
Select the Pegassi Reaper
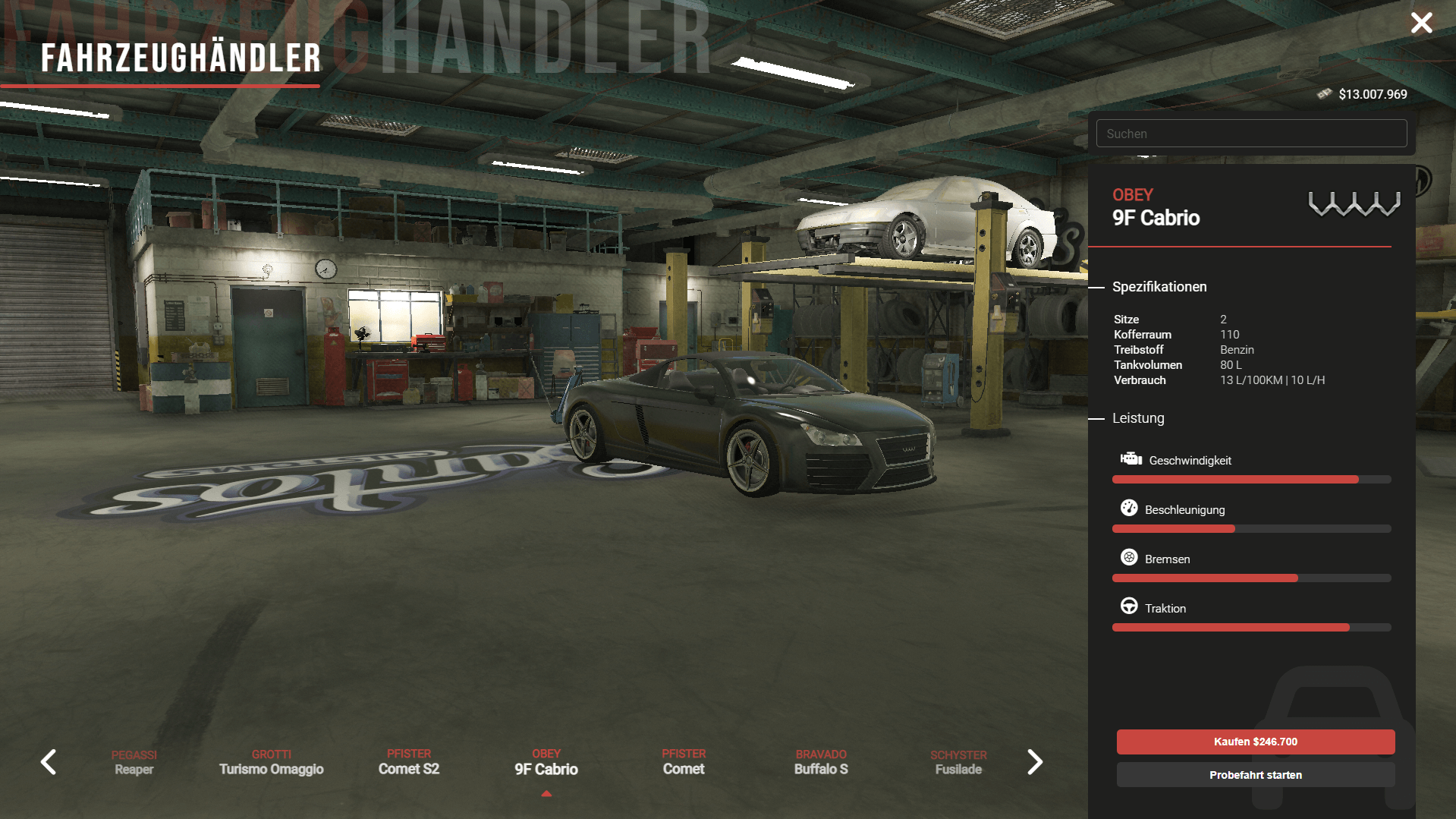(x=134, y=762)
